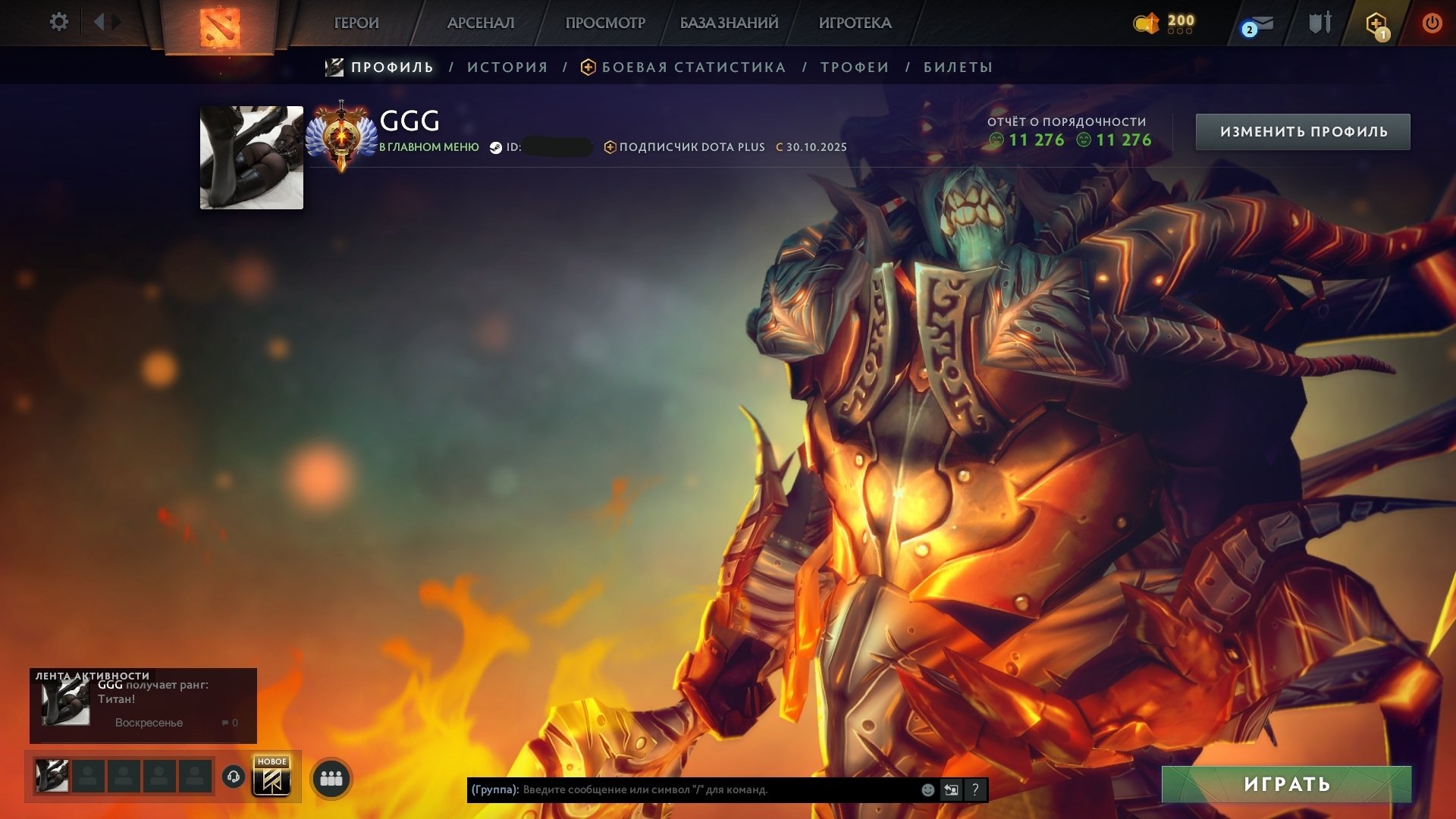Image resolution: width=1456 pixels, height=819 pixels.
Task: Toggle the voice chat headset button
Action: (234, 777)
